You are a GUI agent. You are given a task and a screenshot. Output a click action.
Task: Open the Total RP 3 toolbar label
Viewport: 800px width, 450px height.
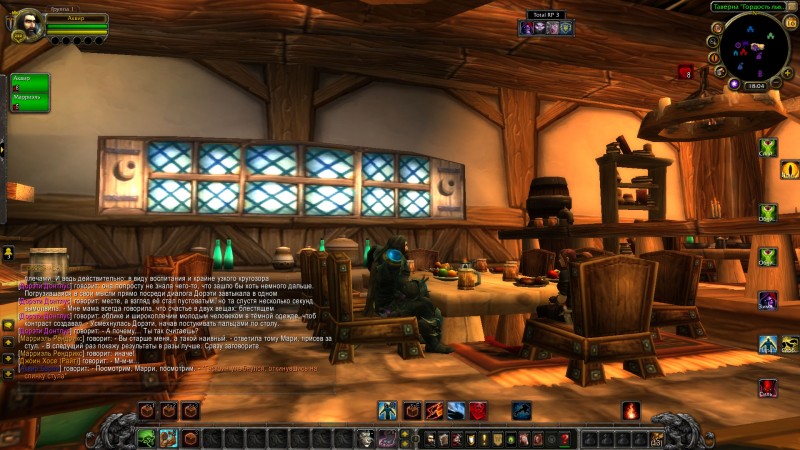click(545, 15)
